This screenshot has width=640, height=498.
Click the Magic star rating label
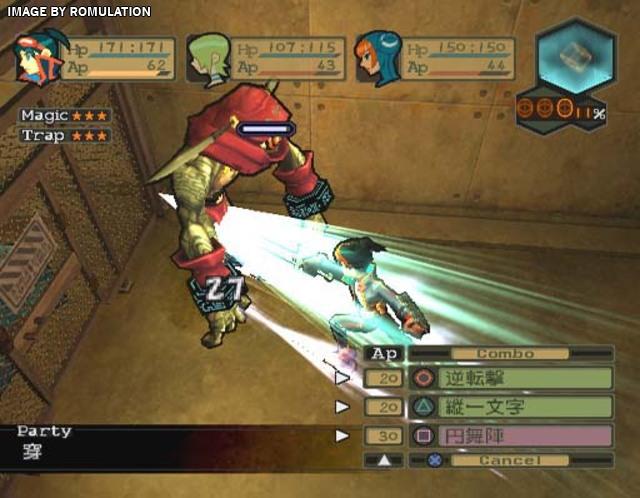coord(64,116)
